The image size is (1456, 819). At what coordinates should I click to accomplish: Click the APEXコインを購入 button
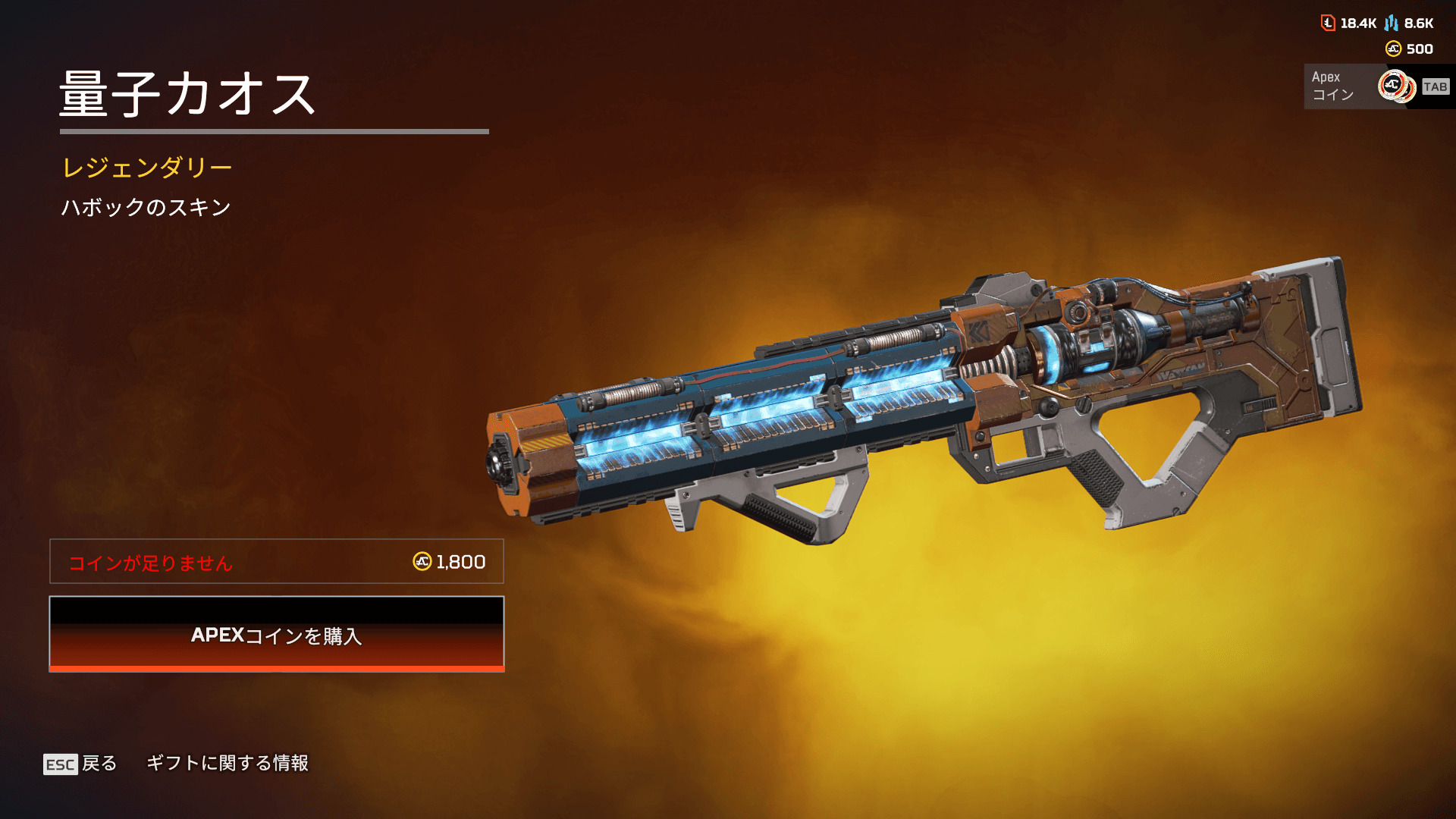coord(277,634)
